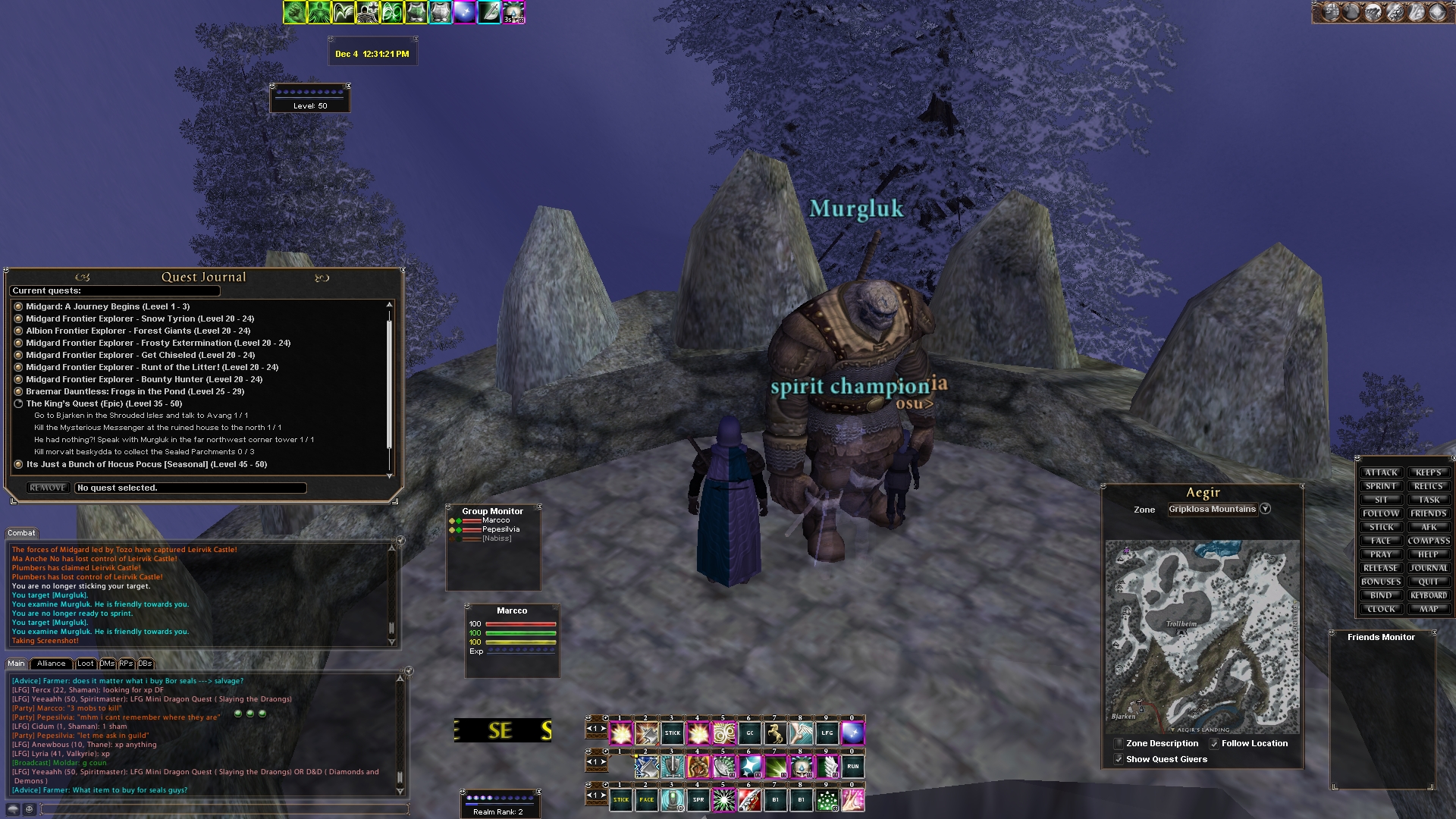The height and width of the screenshot is (819, 1456).
Task: Select The King's Quest (Epic) entry
Action: [104, 403]
